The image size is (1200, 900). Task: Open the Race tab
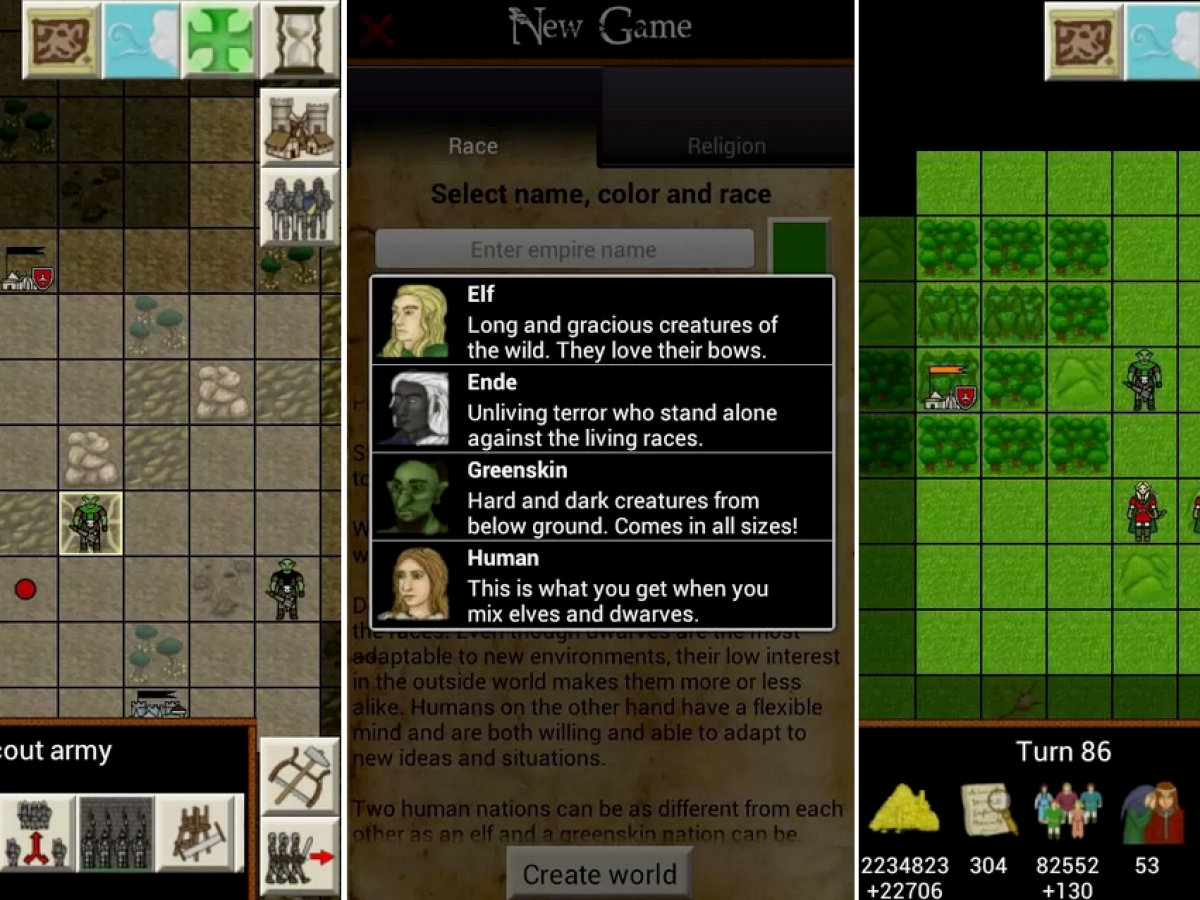pyautogui.click(x=473, y=146)
